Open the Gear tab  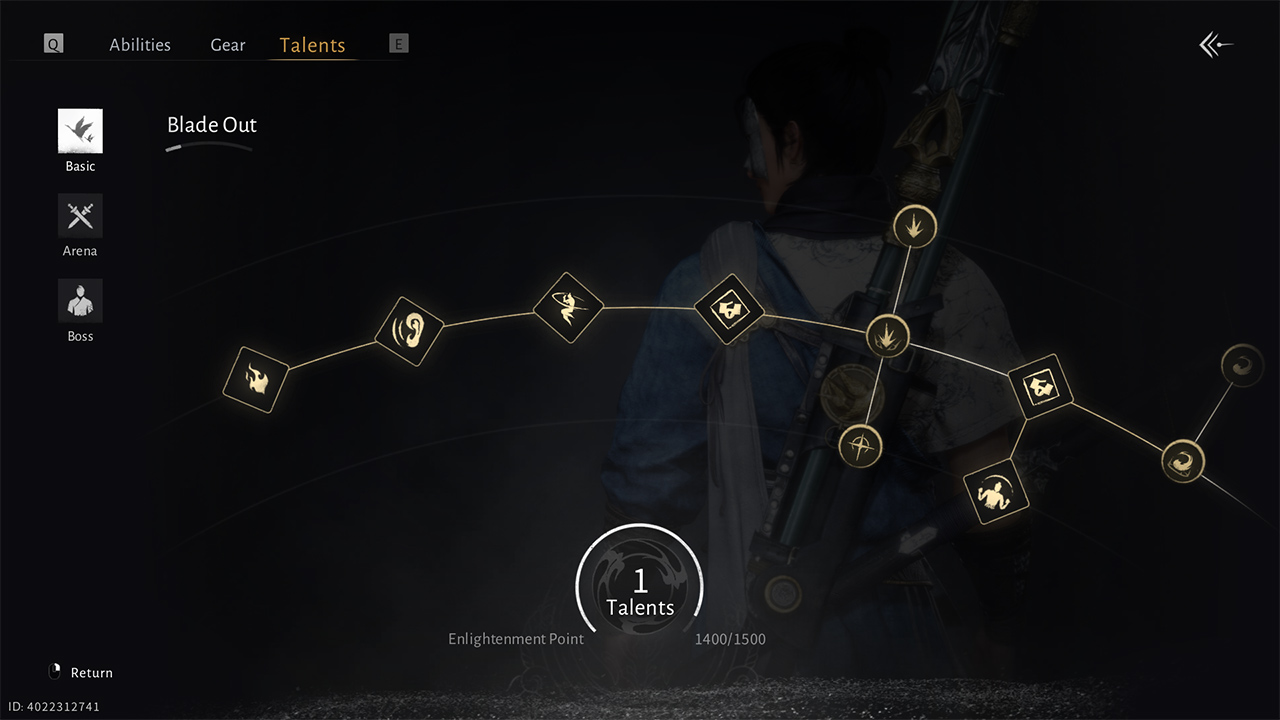[x=228, y=45]
